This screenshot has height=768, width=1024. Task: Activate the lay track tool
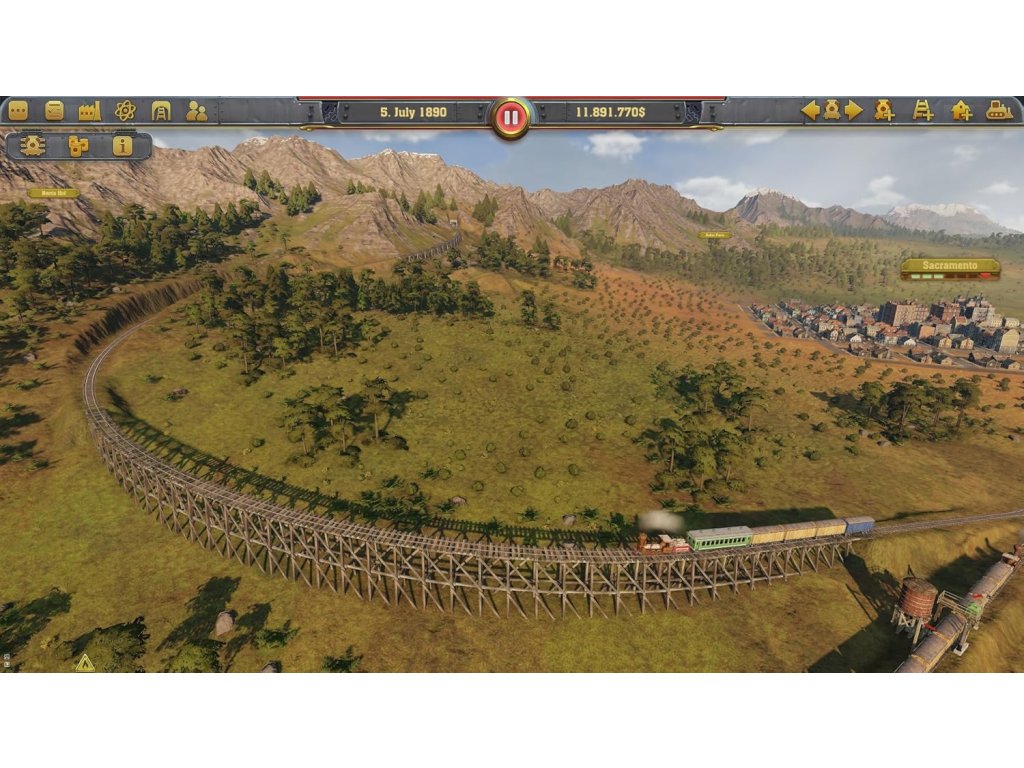tap(923, 111)
